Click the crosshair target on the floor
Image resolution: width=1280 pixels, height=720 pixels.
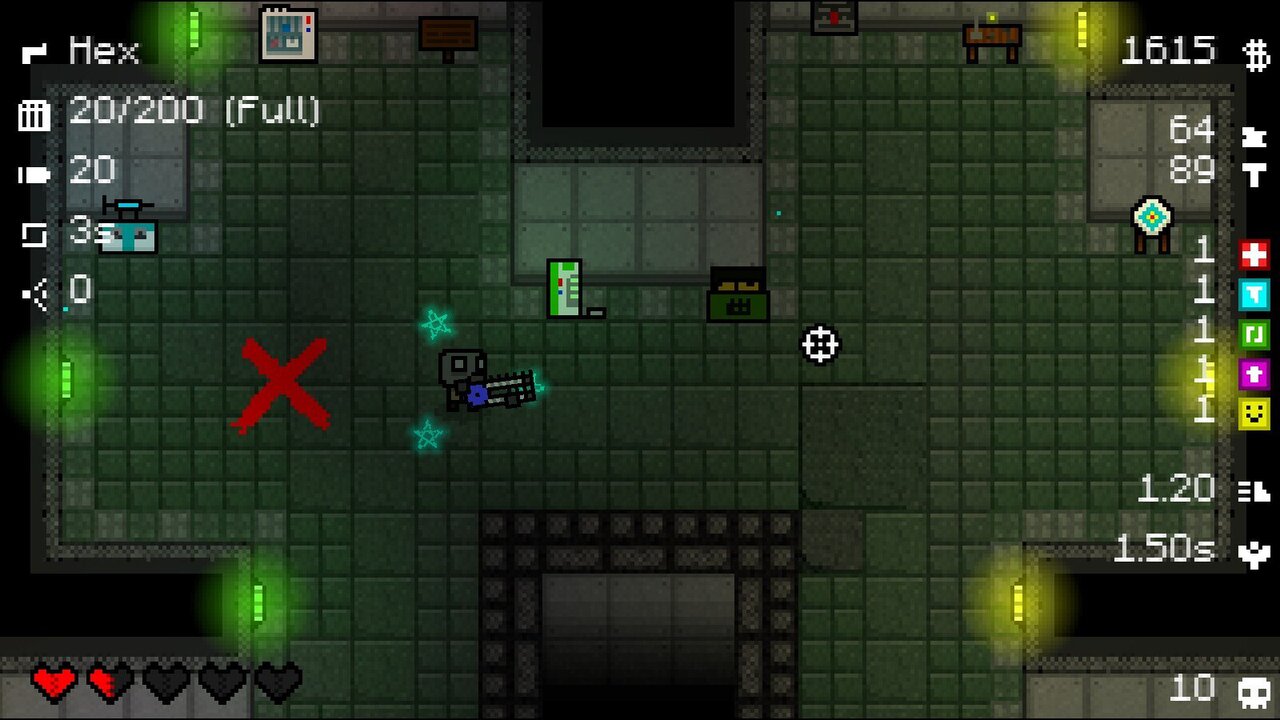click(820, 345)
